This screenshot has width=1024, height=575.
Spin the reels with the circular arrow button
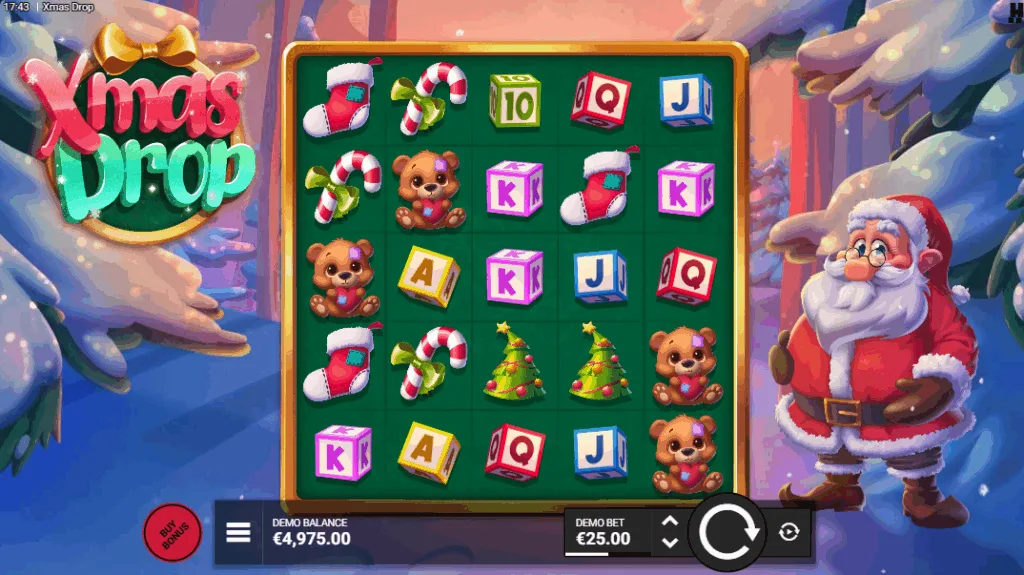(x=727, y=532)
